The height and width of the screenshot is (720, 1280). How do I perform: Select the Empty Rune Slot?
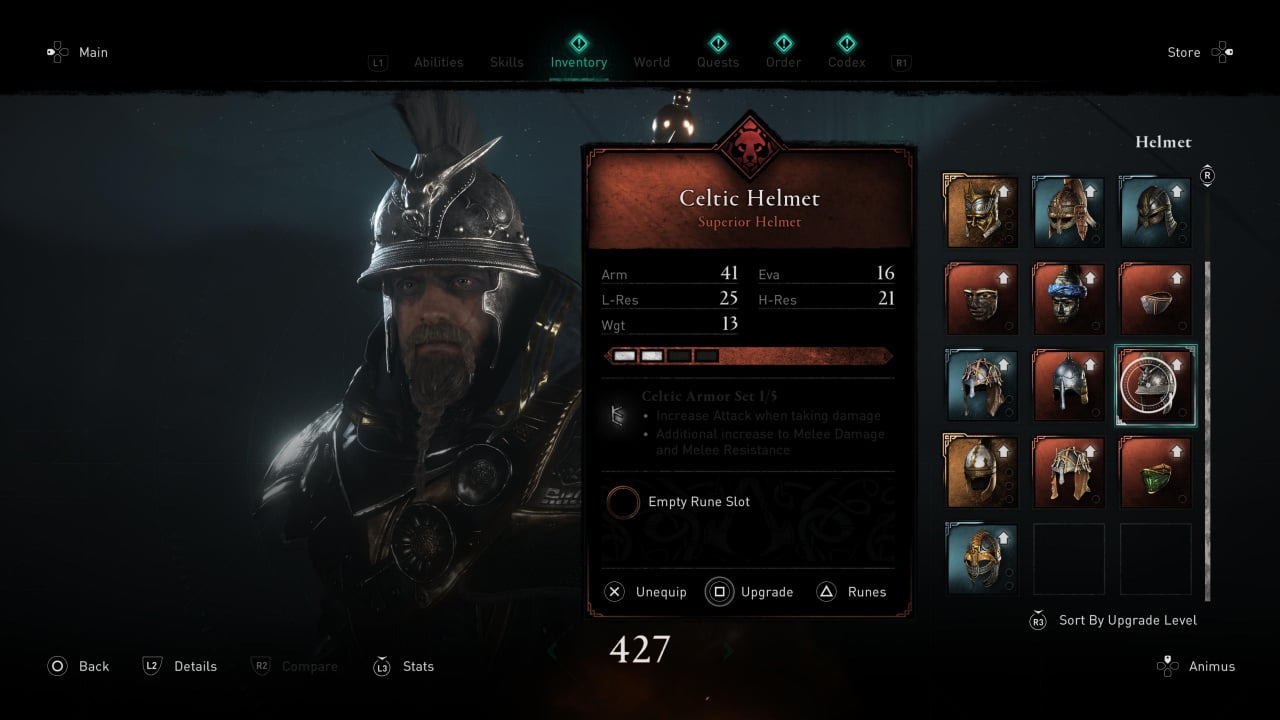(698, 502)
